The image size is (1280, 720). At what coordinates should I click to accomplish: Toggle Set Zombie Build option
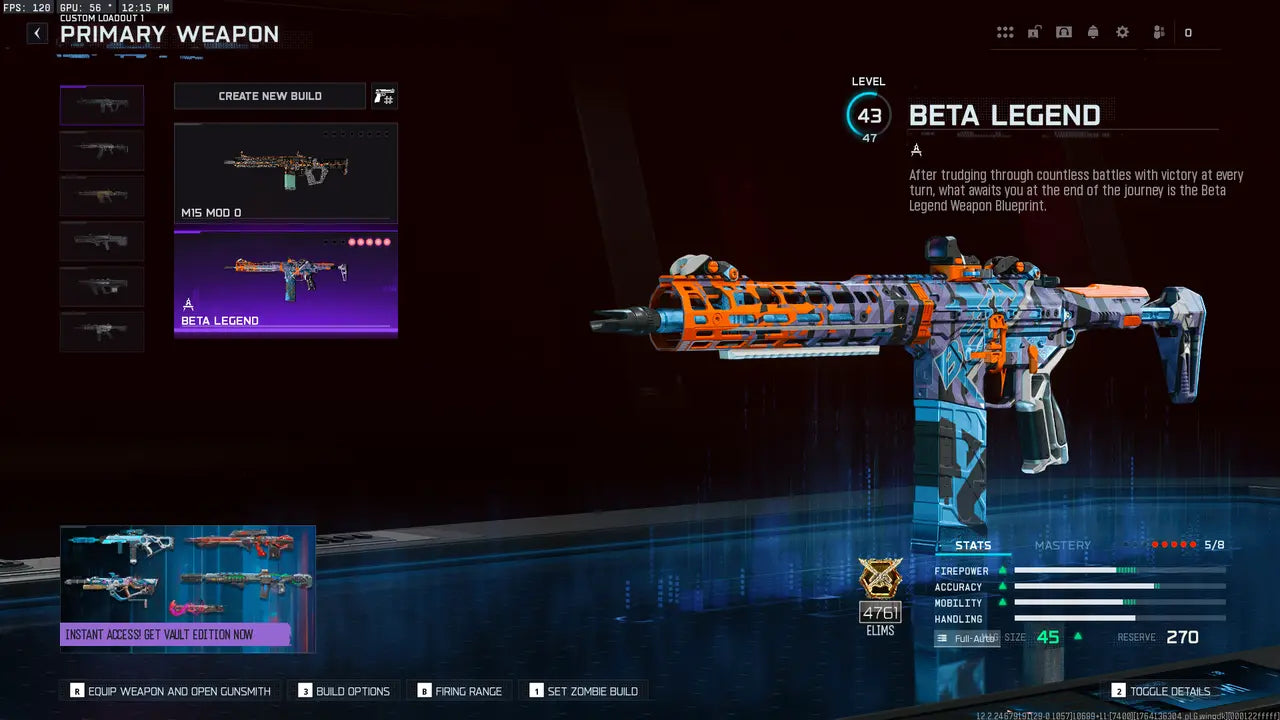coord(586,690)
